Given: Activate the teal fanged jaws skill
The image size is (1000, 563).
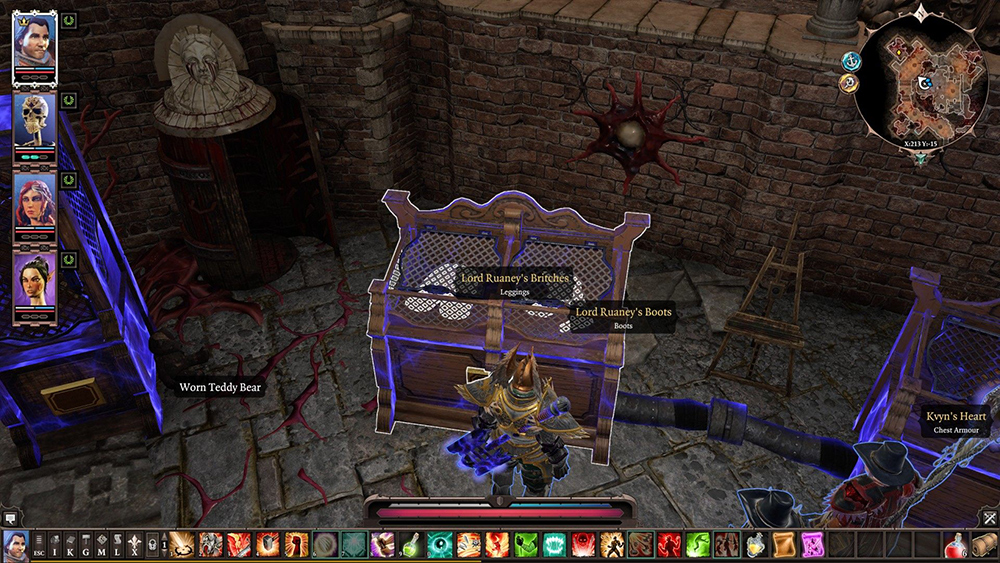Looking at the screenshot, I should click(556, 545).
